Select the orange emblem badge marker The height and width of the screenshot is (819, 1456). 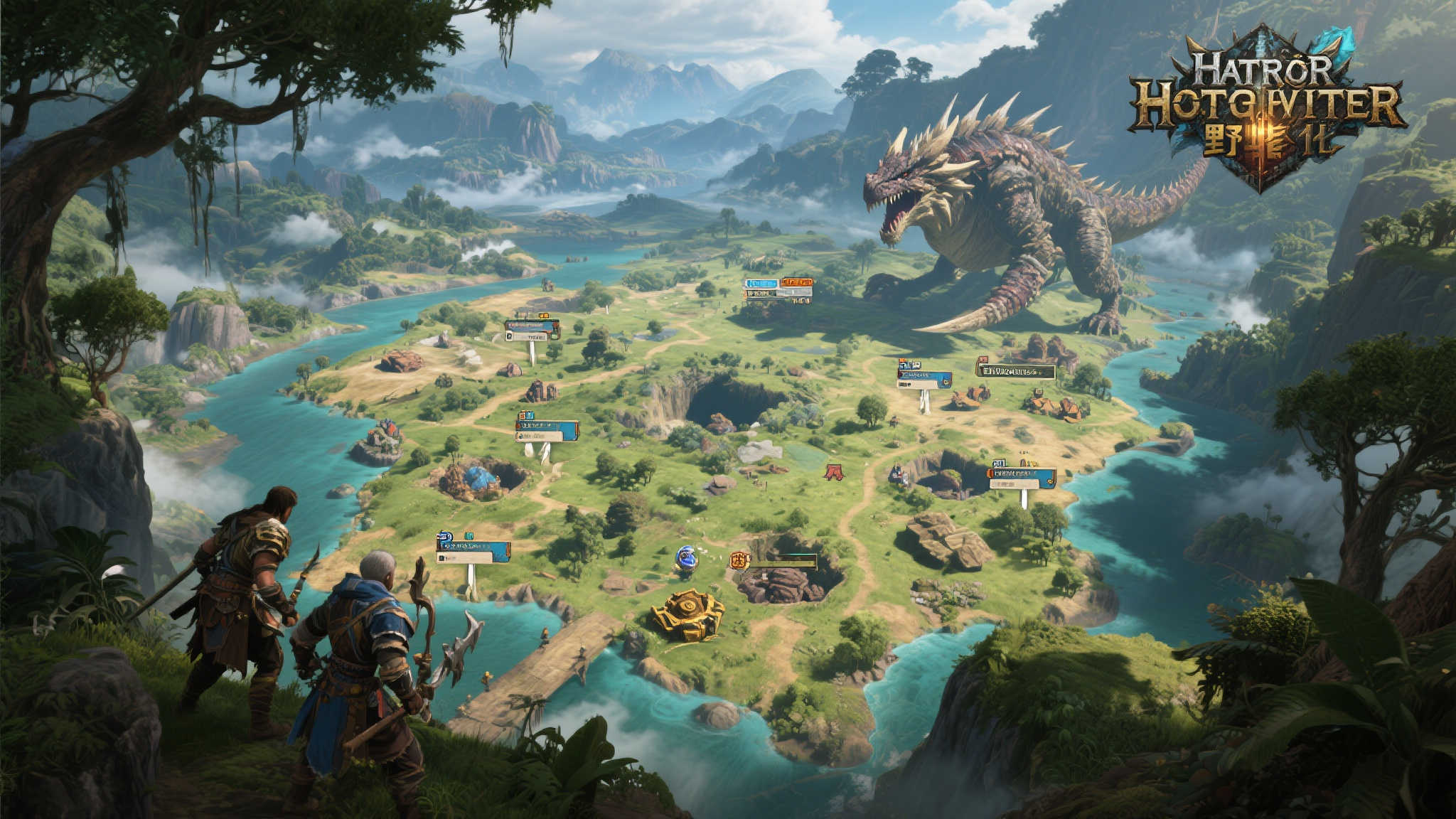pyautogui.click(x=740, y=560)
